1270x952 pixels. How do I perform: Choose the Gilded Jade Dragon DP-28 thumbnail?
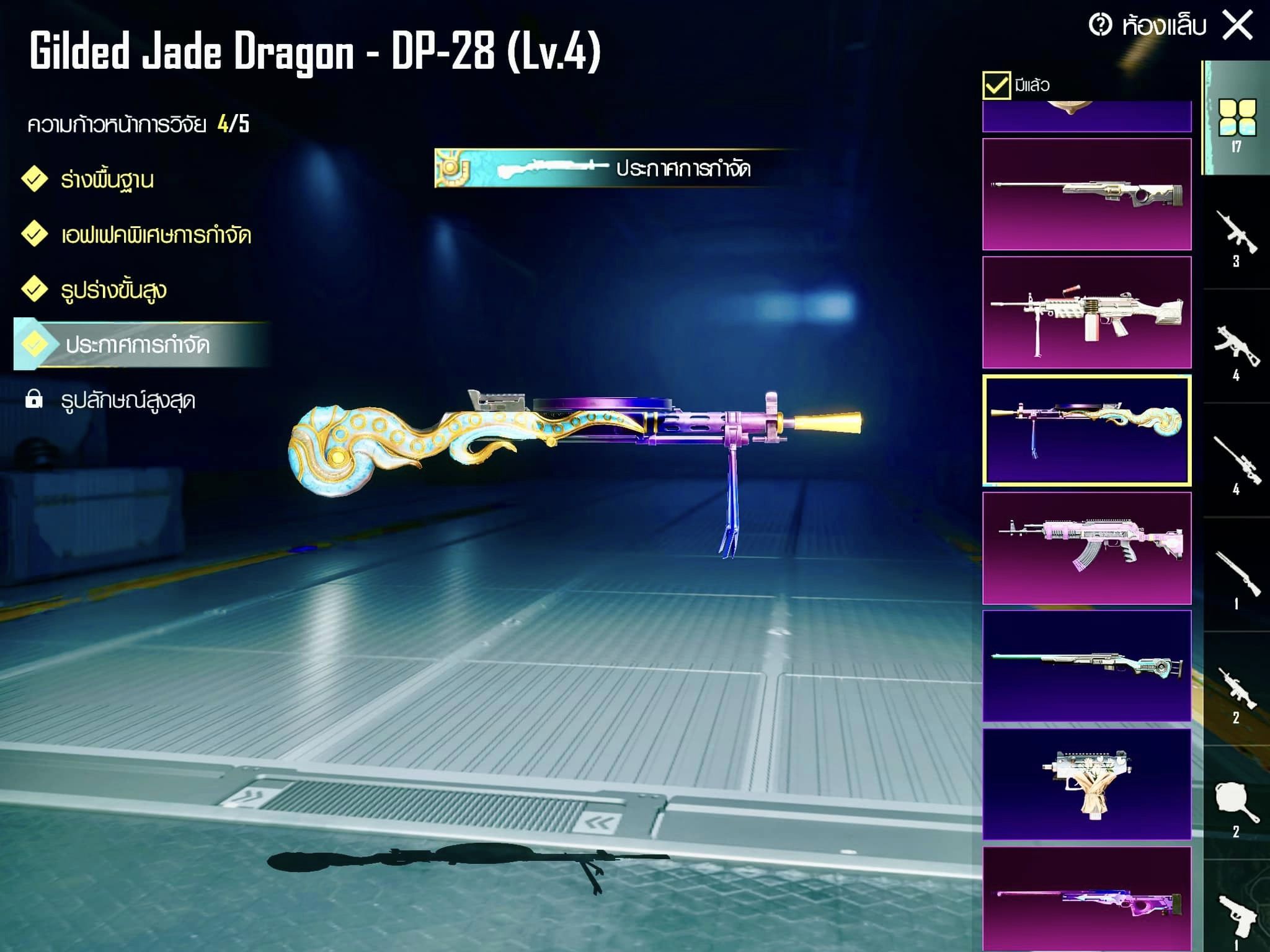[x=1086, y=430]
